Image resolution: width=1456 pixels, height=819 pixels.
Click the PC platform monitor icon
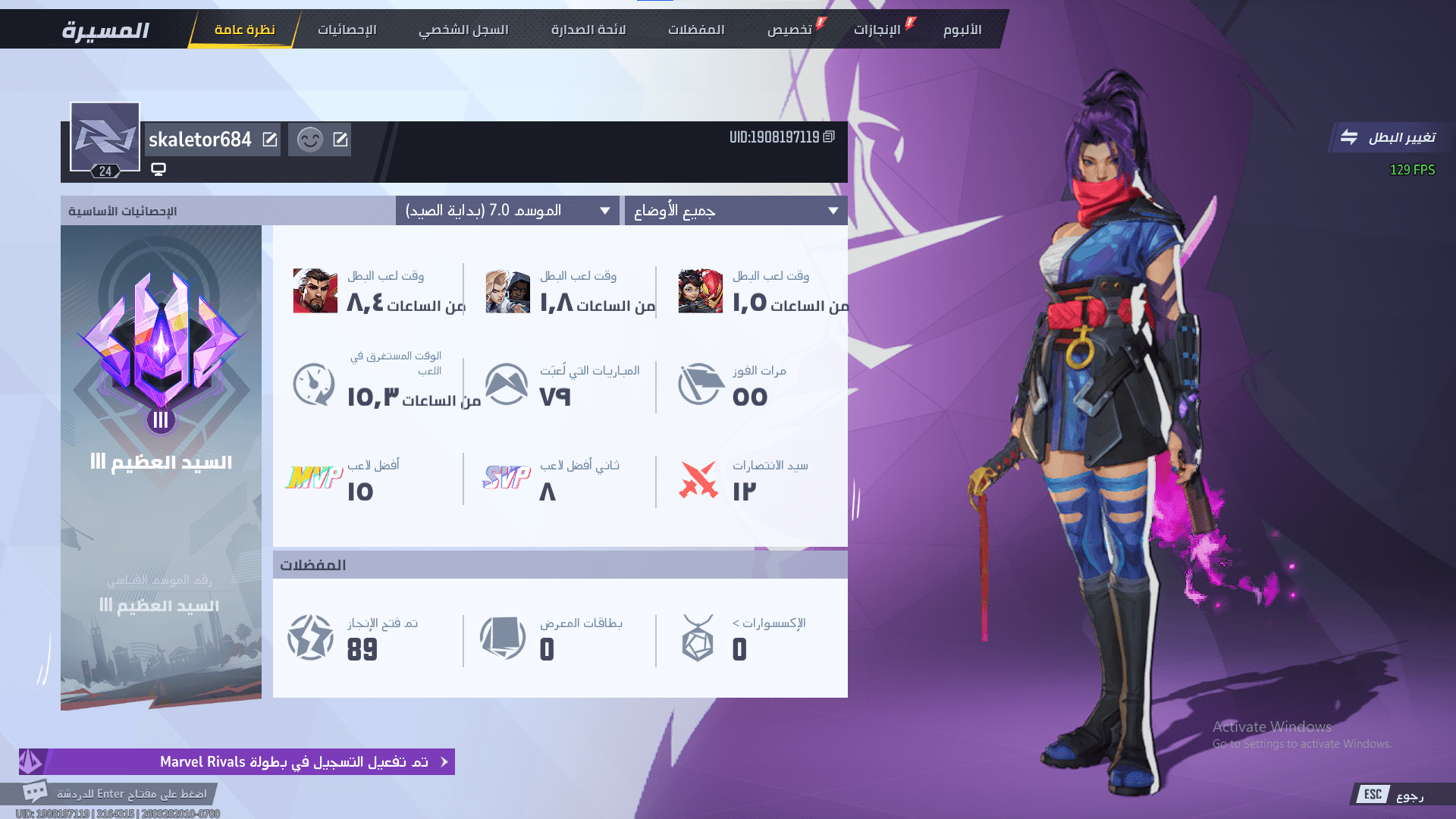click(158, 169)
